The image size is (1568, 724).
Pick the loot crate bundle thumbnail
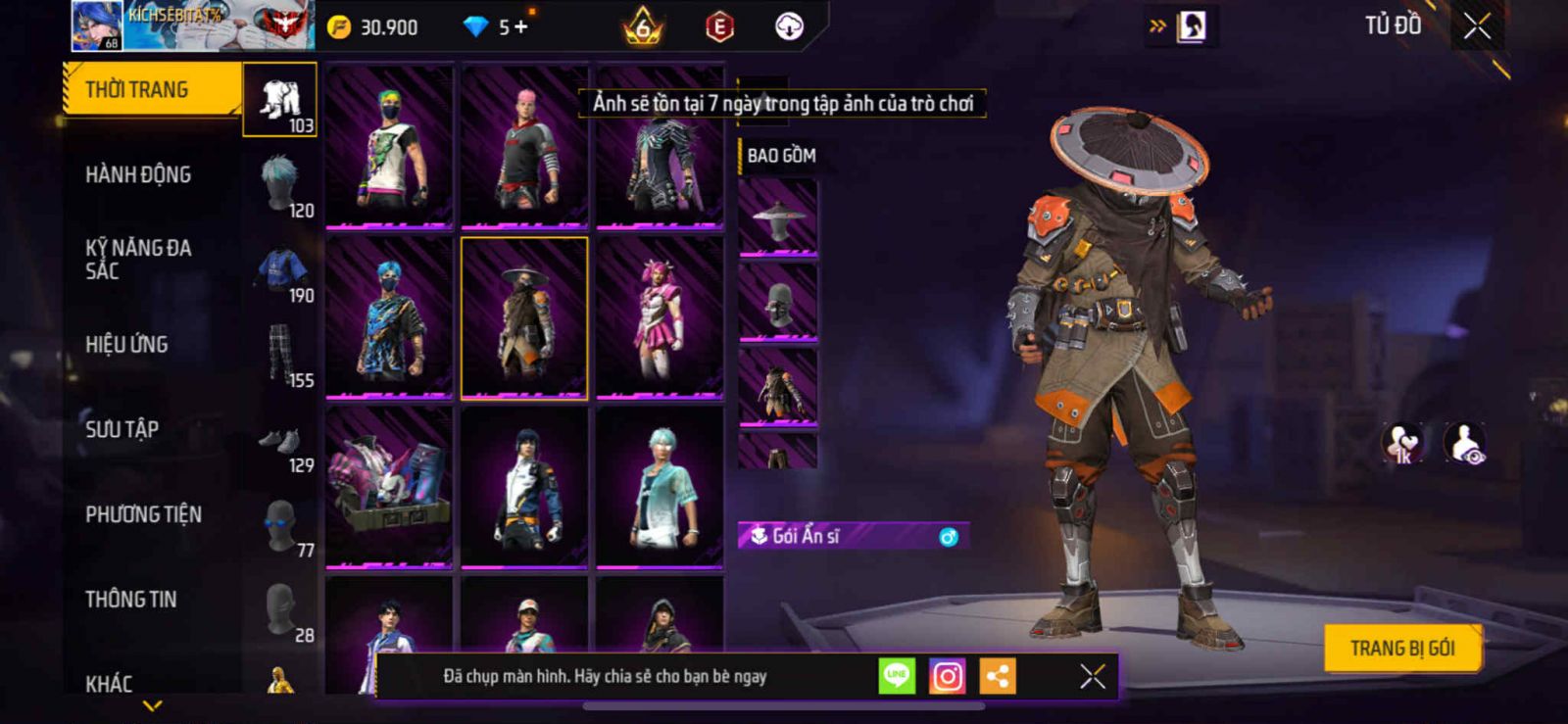(x=390, y=487)
